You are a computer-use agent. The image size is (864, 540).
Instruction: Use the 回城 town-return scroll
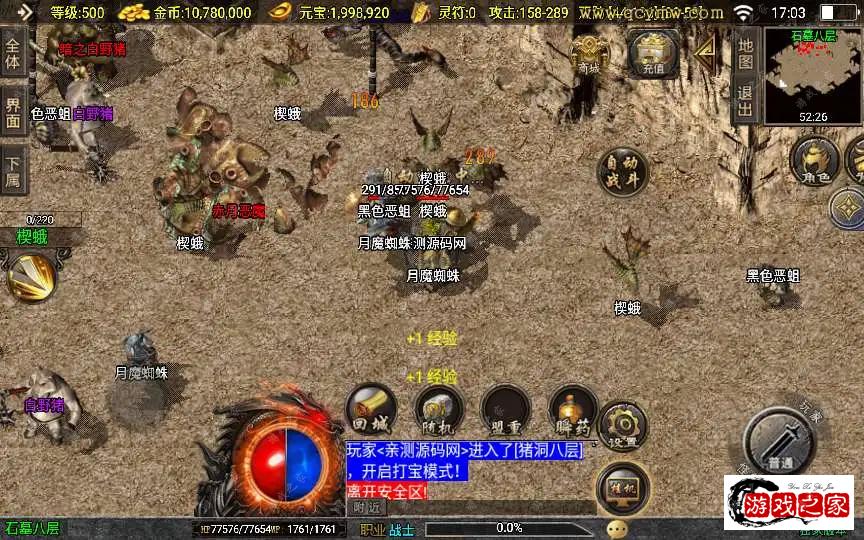pos(371,407)
